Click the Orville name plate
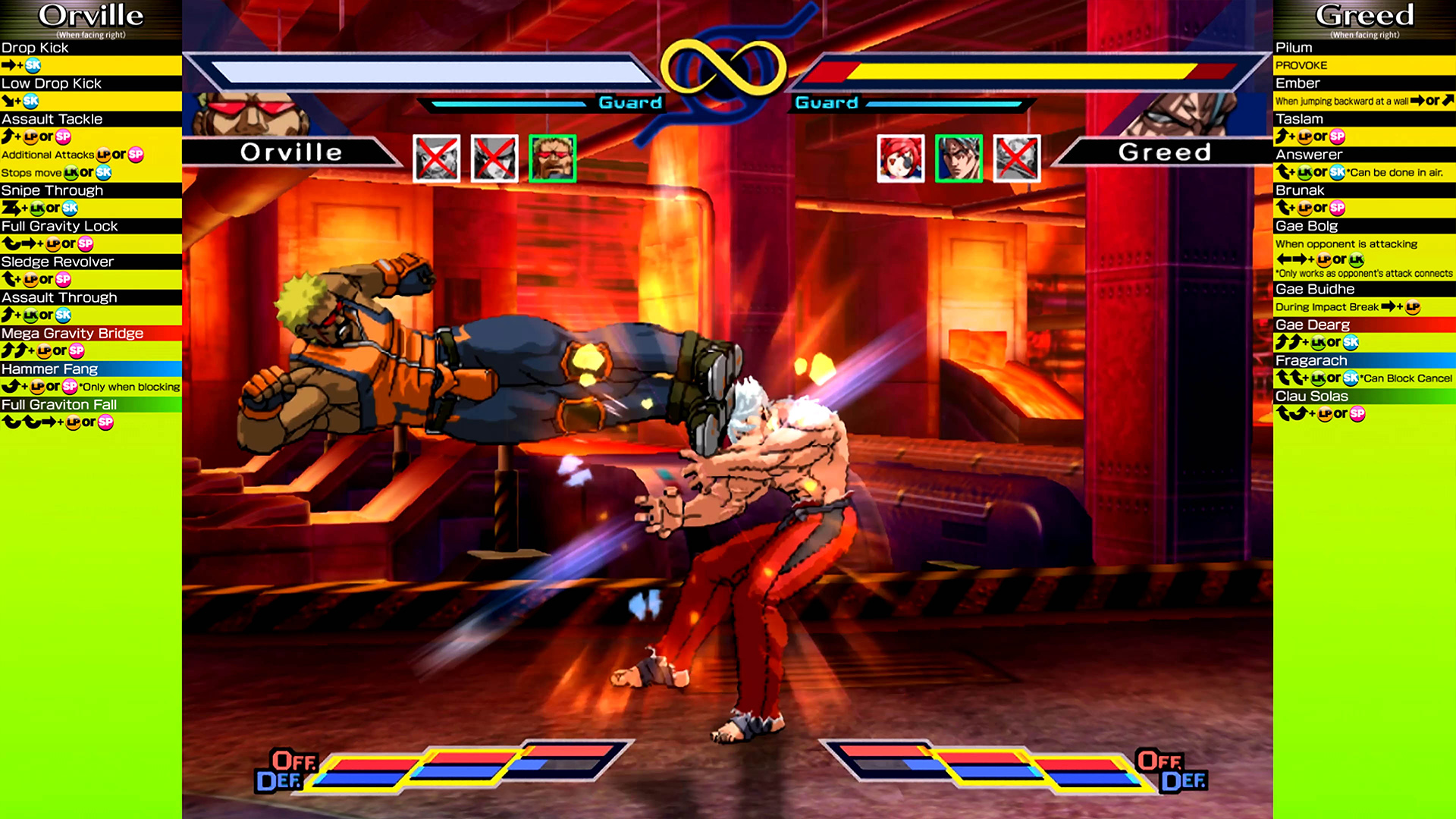The image size is (1456, 819). (291, 152)
